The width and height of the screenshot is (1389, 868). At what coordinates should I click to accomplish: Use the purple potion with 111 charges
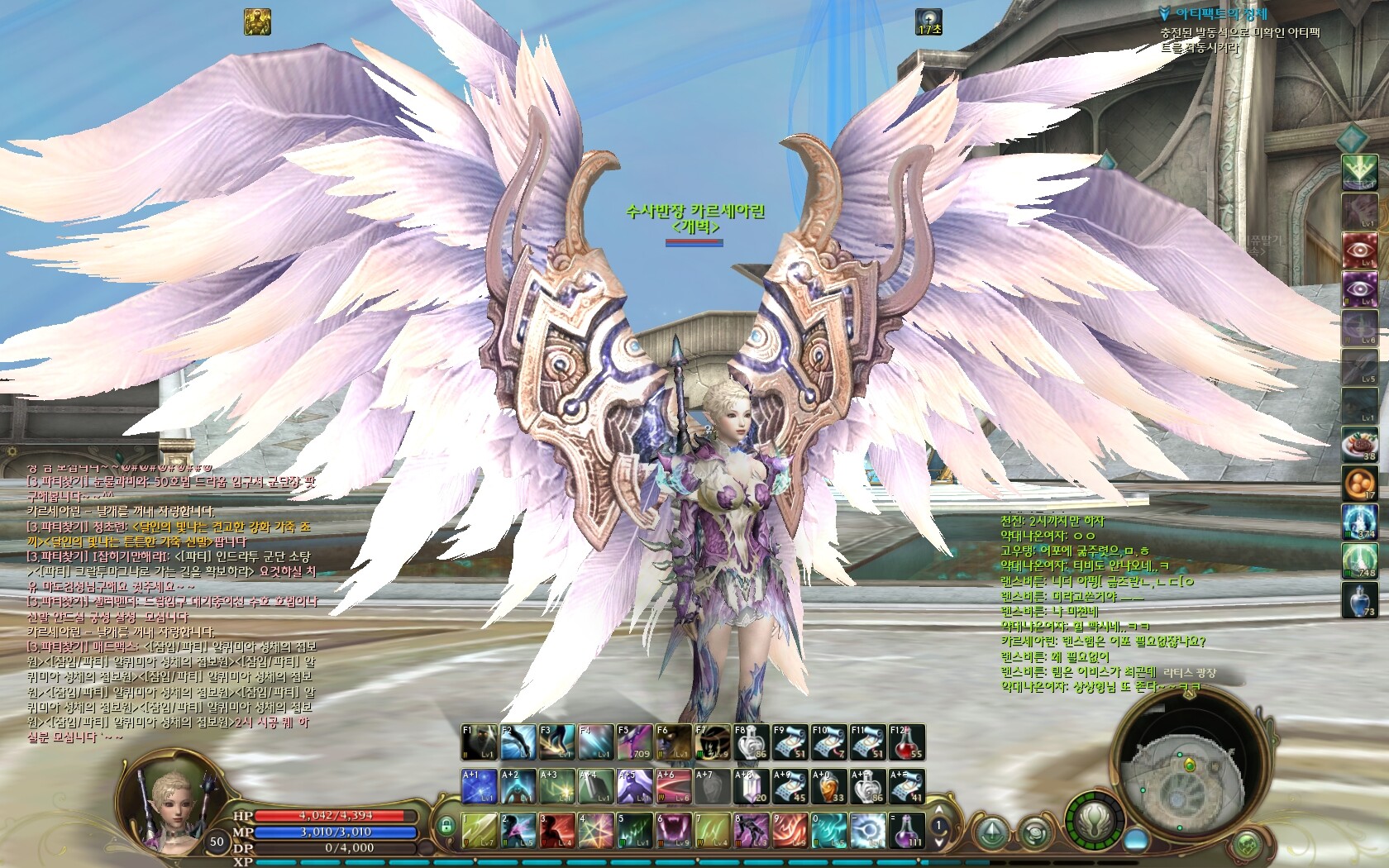pyautogui.click(x=907, y=830)
